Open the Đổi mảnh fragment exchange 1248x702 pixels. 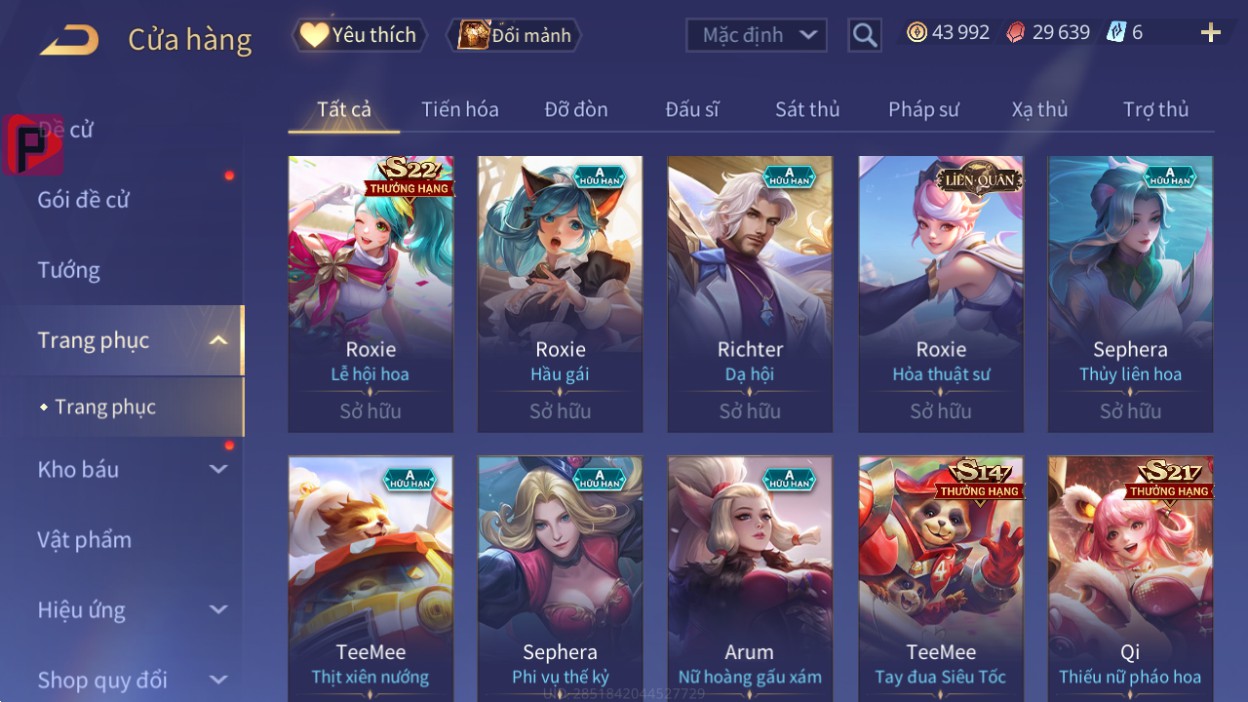(x=515, y=36)
